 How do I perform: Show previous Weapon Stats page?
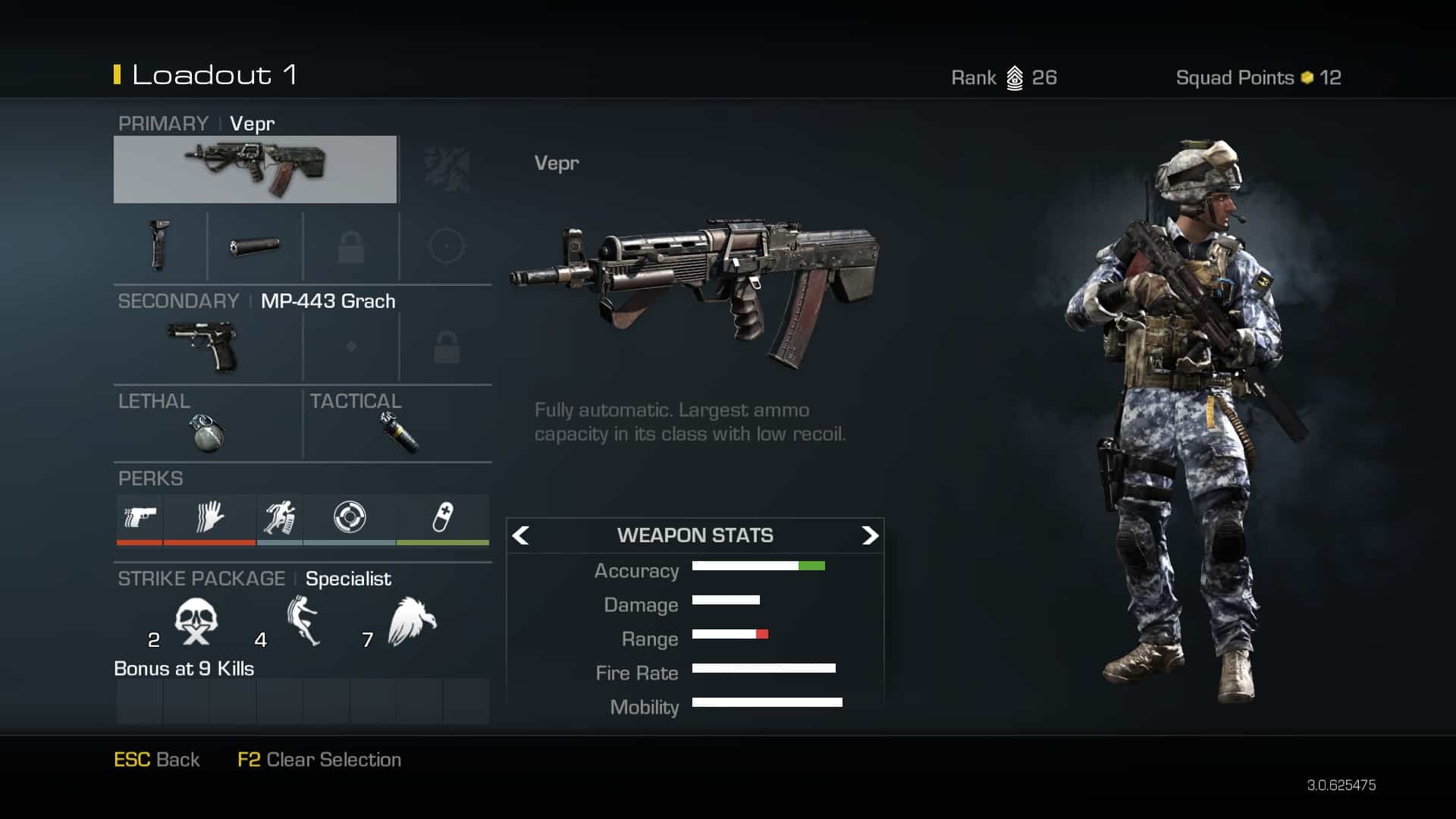click(521, 535)
